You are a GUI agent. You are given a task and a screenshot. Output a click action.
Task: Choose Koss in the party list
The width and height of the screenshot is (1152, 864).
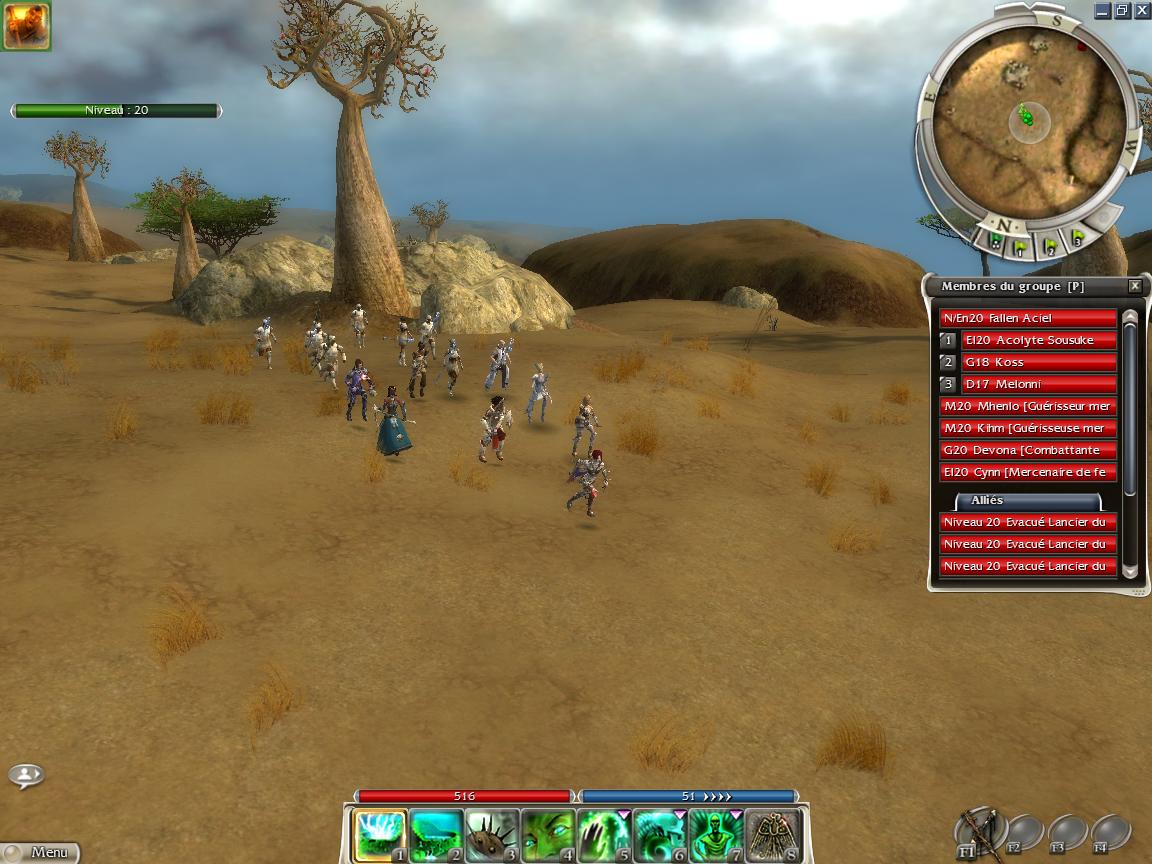coord(1039,362)
